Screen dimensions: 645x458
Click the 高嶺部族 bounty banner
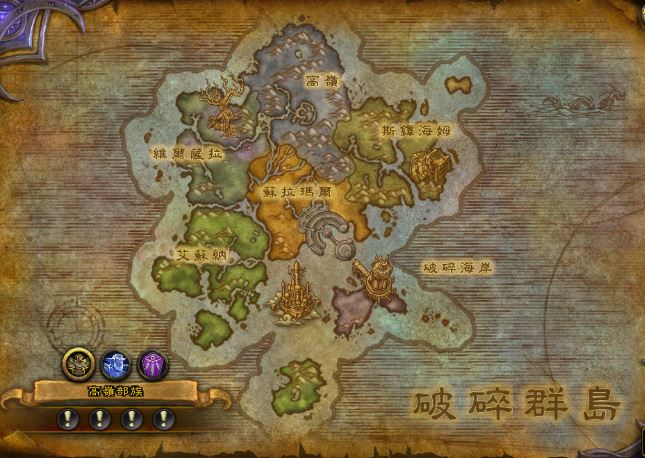(115, 391)
